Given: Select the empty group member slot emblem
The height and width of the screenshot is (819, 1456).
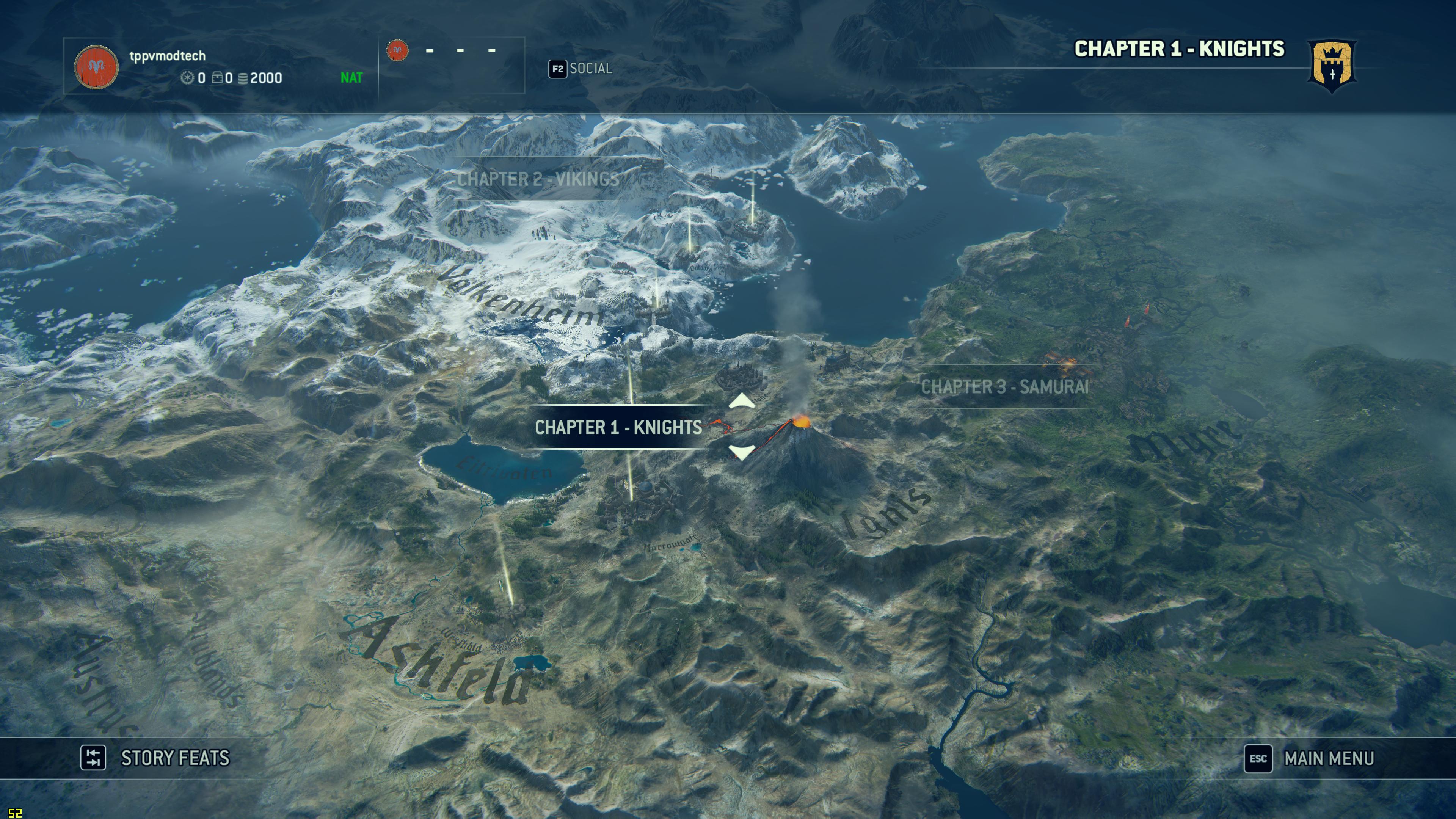Looking at the screenshot, I should [x=397, y=51].
